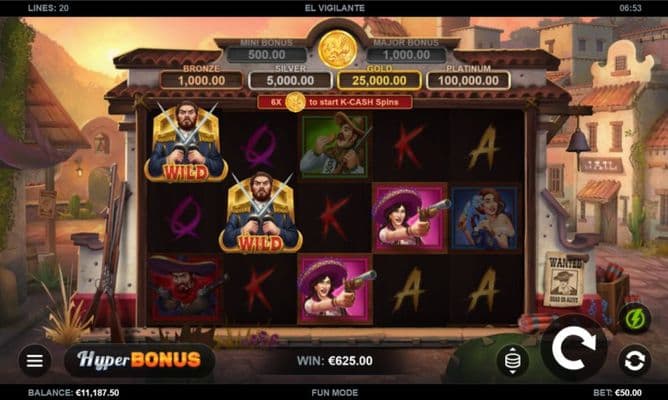Image resolution: width=668 pixels, height=400 pixels.
Task: Activate the Hyper Bonus button
Action: pyautogui.click(x=140, y=360)
